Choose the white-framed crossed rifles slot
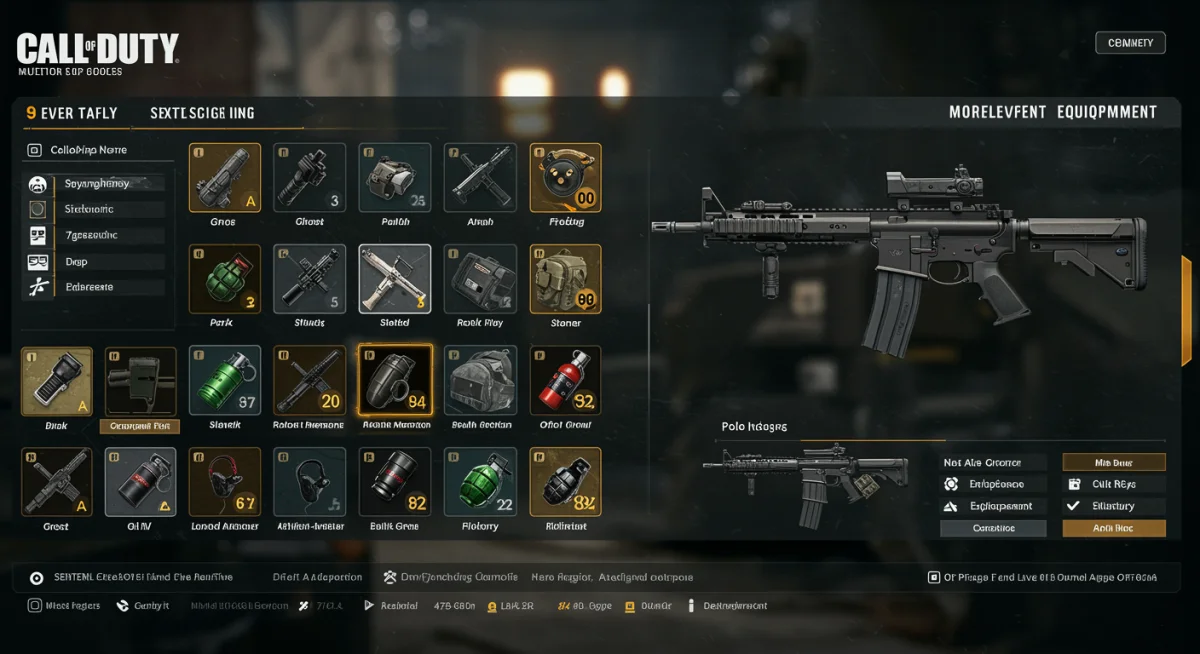Viewport: 1200px width, 654px height. pos(395,279)
